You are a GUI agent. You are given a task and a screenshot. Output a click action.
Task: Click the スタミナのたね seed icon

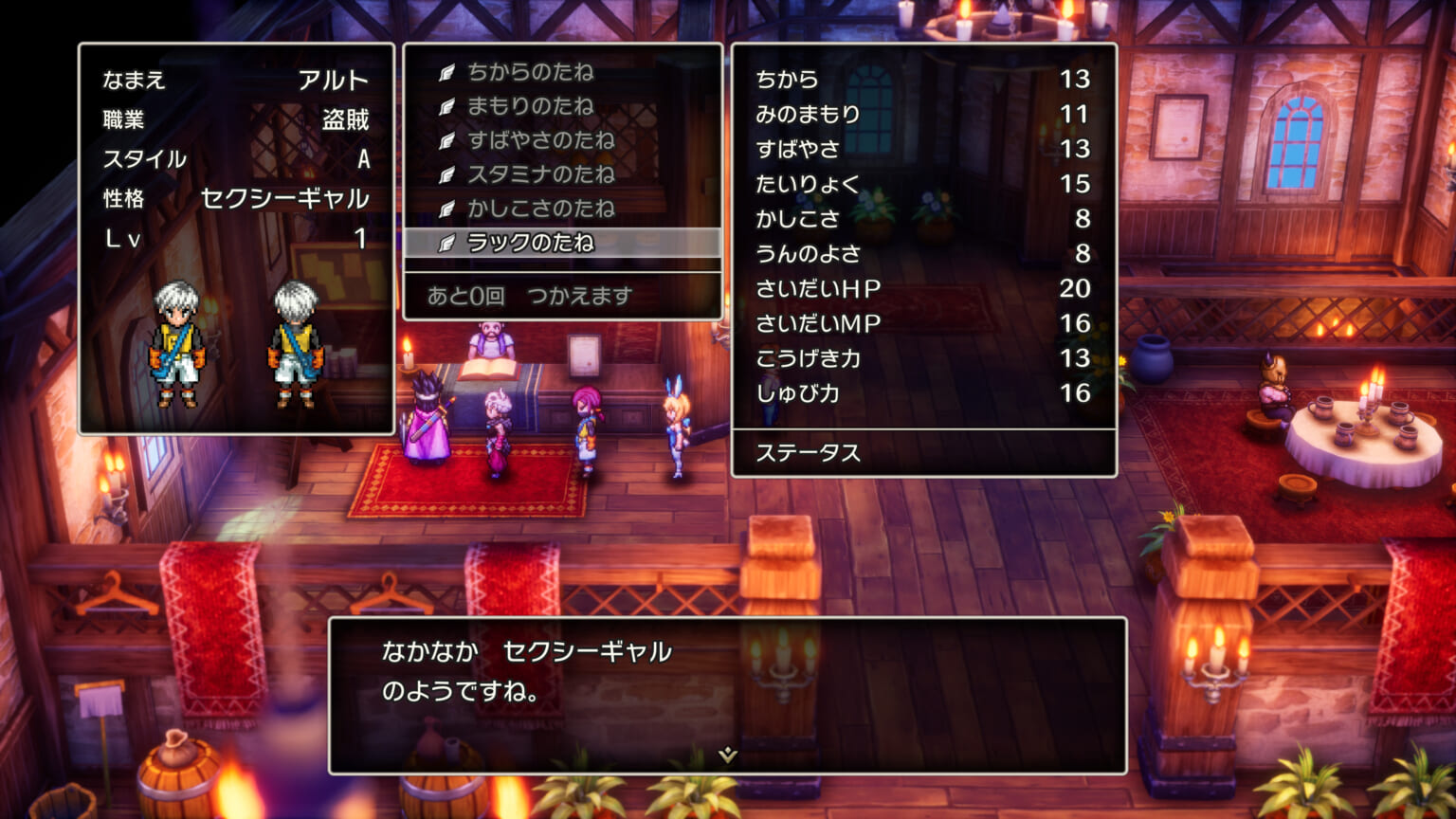click(446, 175)
